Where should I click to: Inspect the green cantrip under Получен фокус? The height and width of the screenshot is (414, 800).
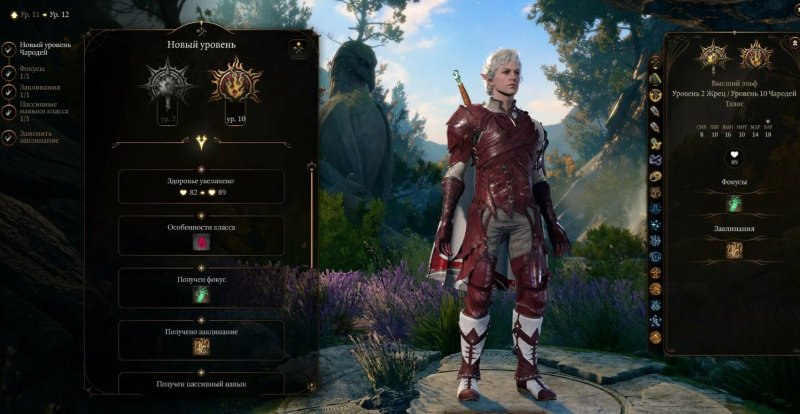[201, 294]
